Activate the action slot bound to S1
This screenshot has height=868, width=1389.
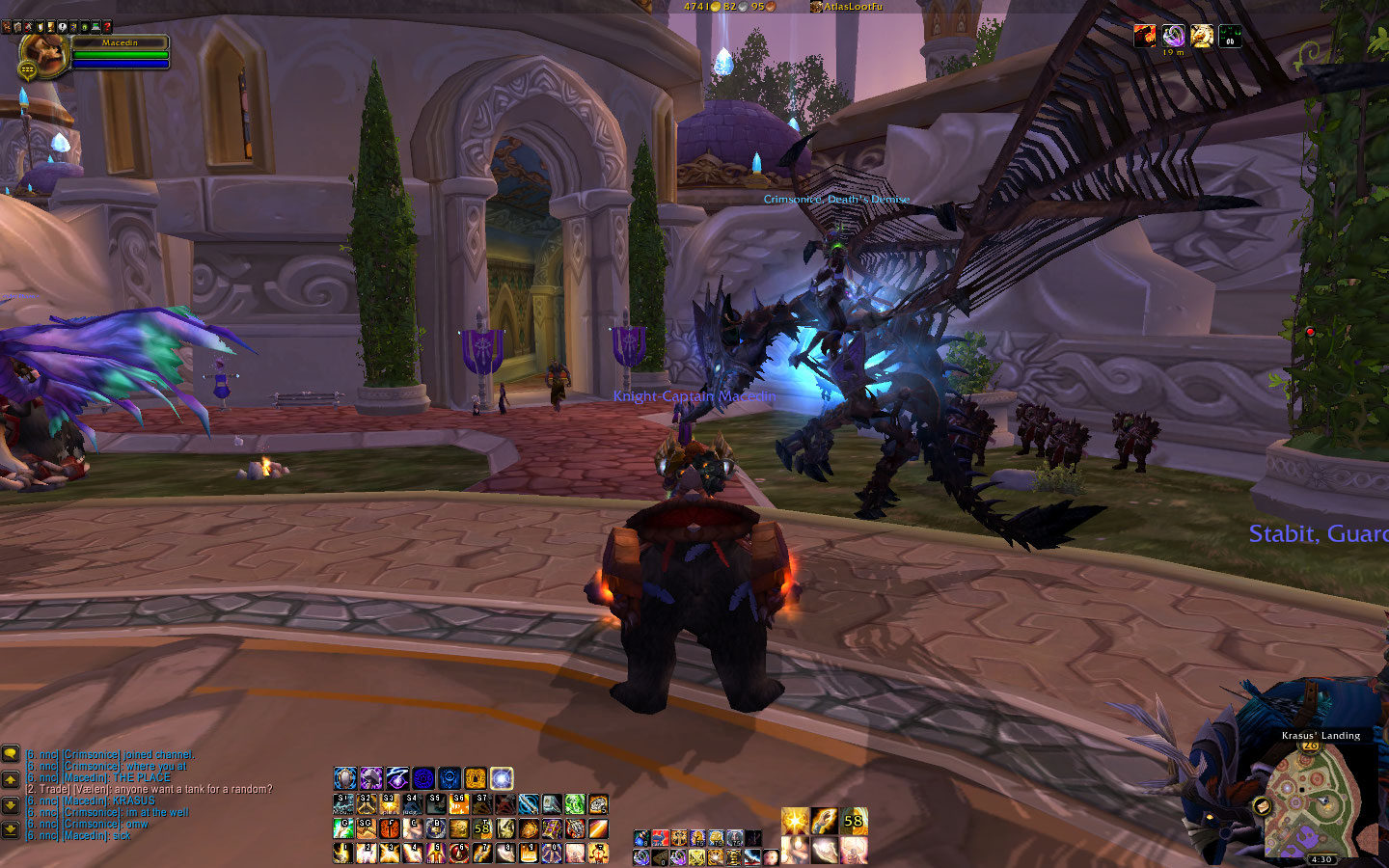pyautogui.click(x=343, y=804)
